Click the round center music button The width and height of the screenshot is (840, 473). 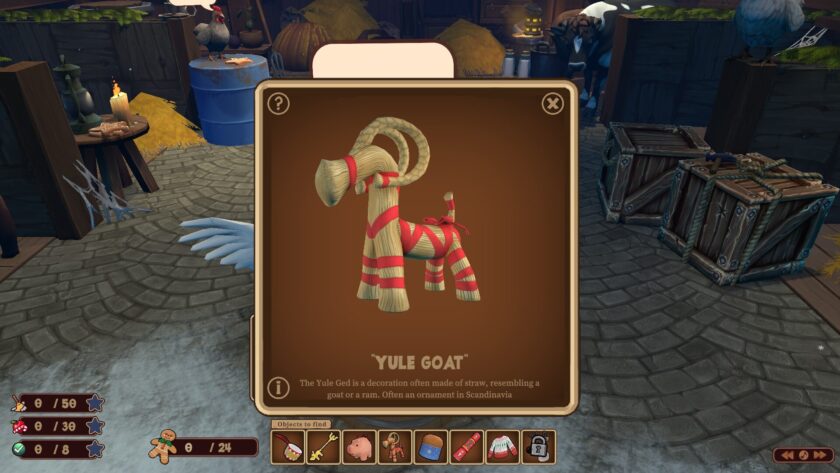804,455
